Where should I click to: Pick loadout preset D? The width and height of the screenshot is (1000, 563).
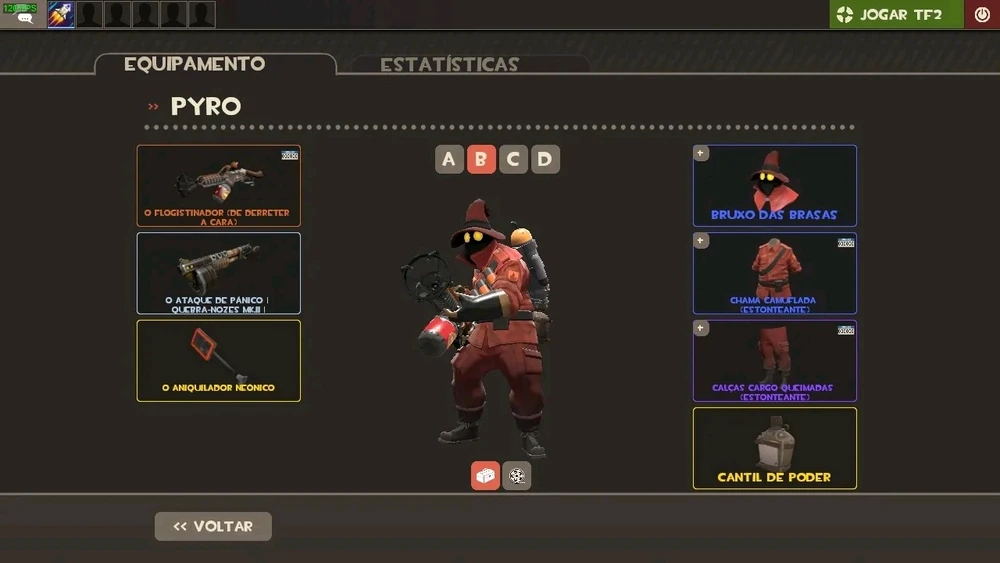[545, 159]
